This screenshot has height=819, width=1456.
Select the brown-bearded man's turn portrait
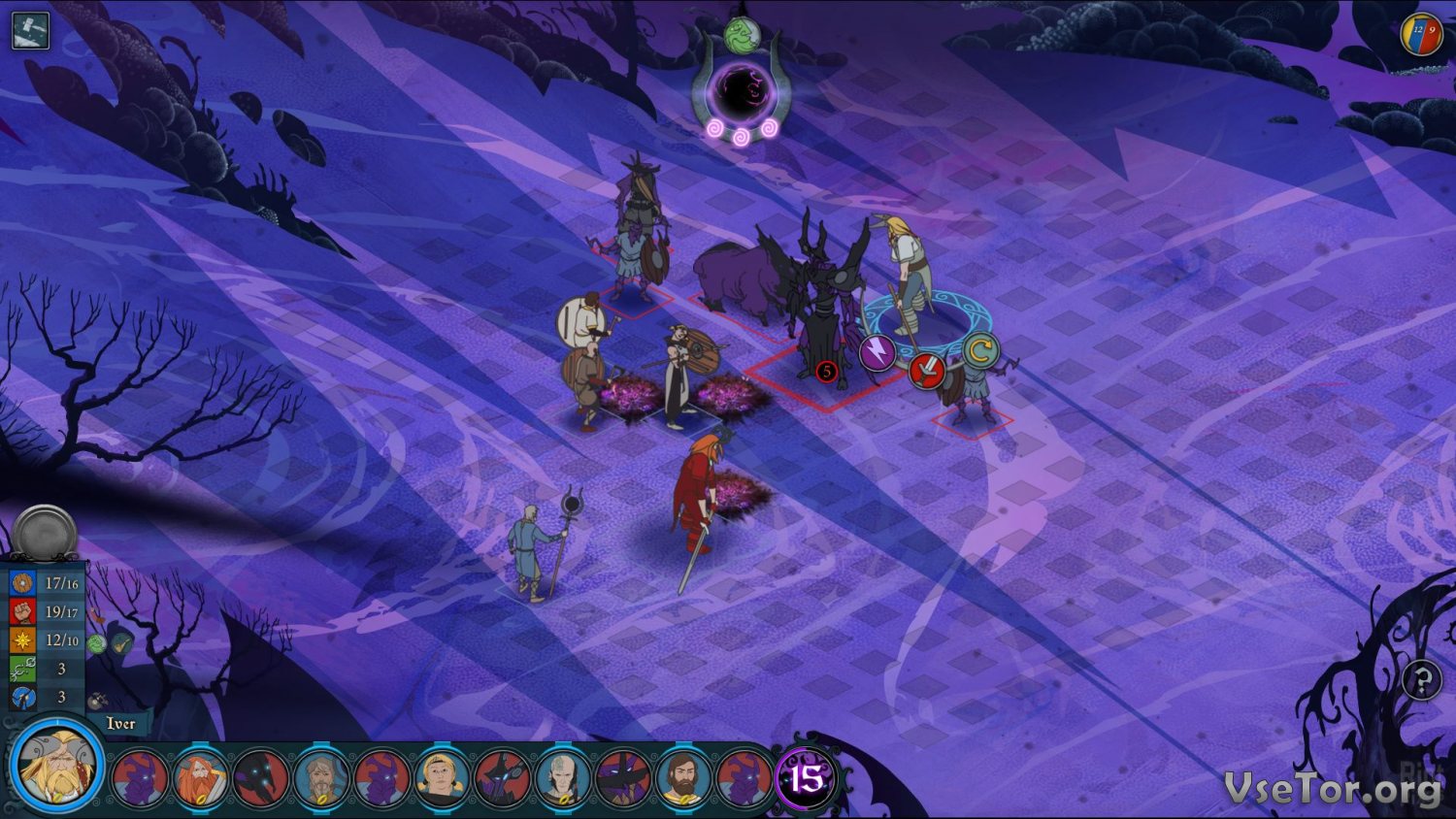click(682, 778)
